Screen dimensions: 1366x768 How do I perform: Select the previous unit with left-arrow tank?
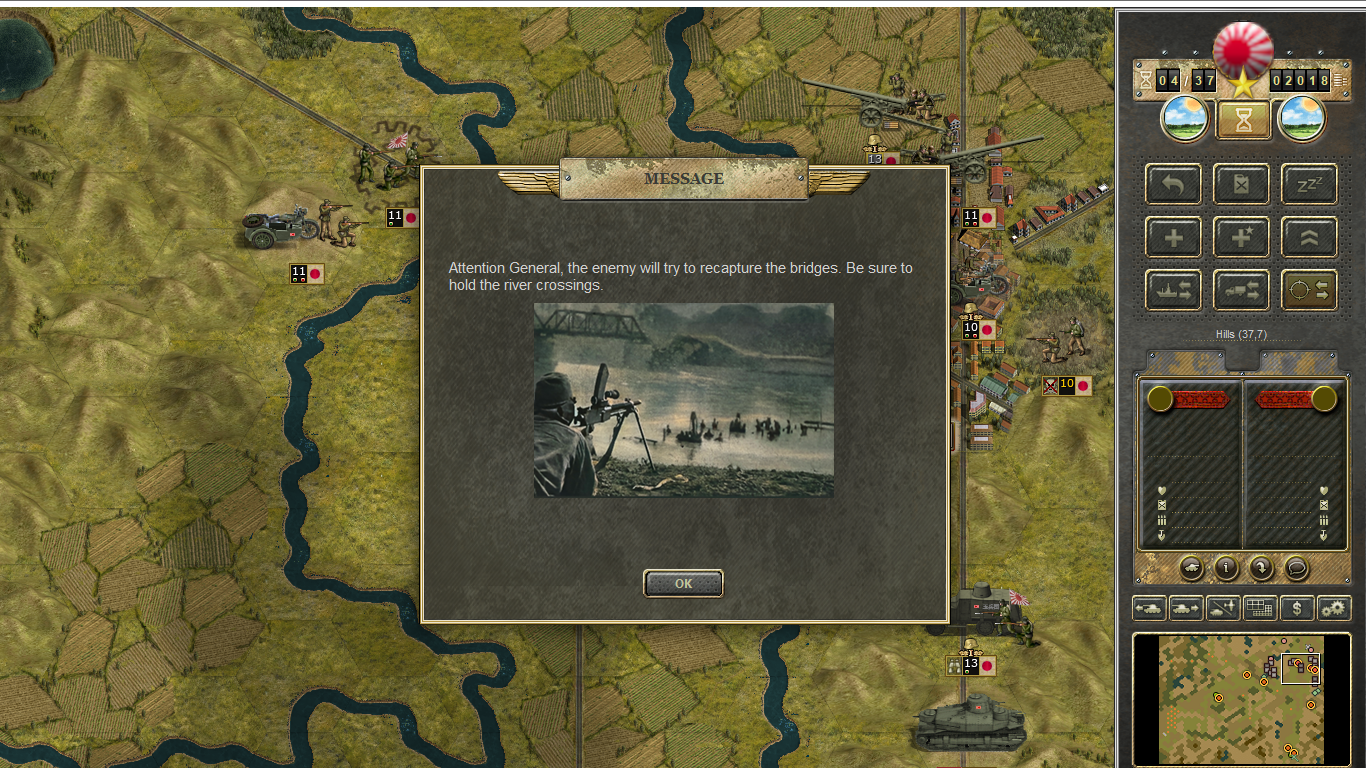tap(1149, 607)
